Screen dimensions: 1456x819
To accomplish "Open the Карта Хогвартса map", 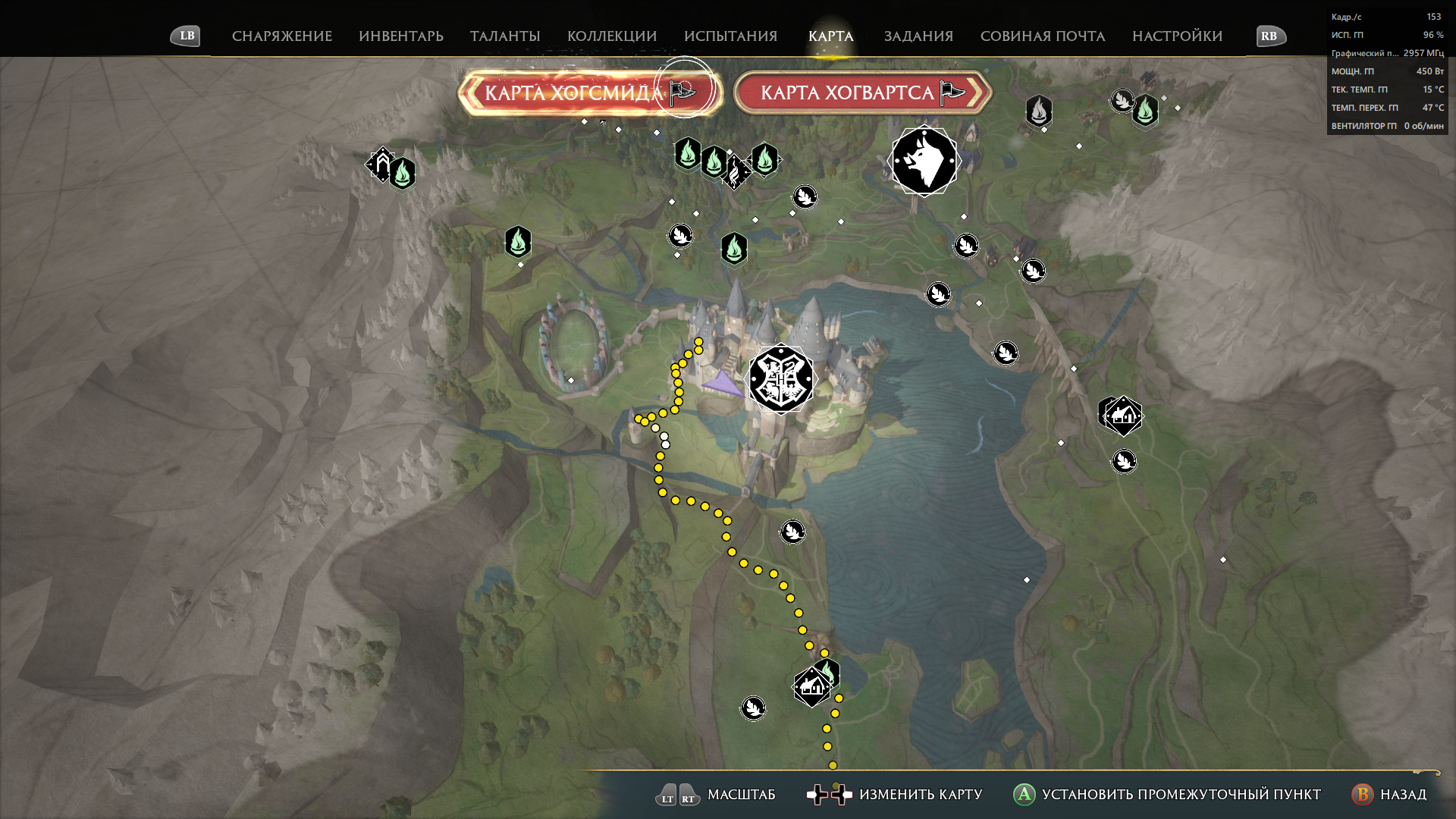I will coord(862,93).
